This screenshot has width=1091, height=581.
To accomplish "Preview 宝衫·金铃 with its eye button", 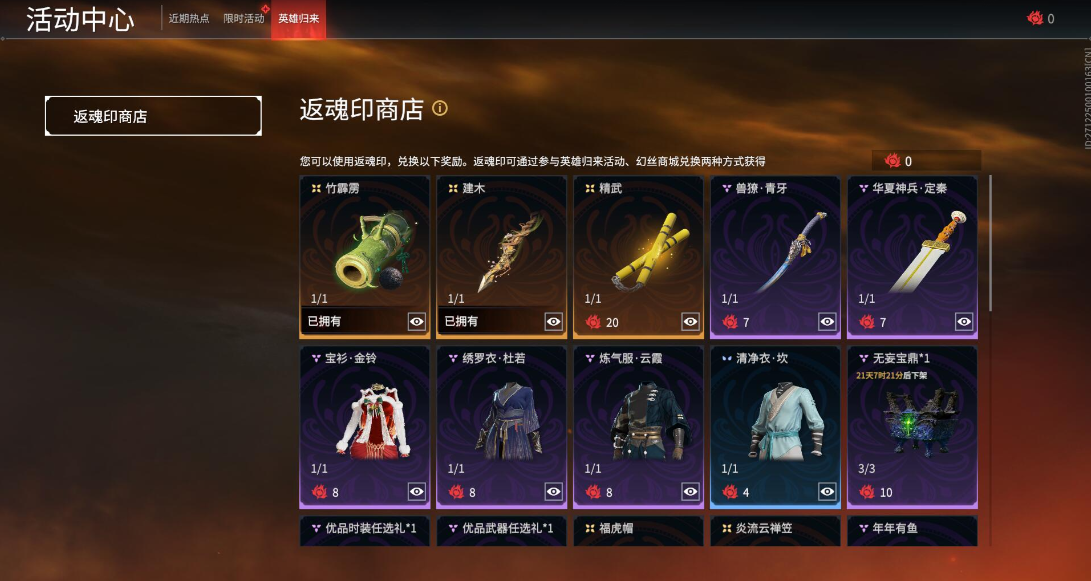I will [x=417, y=491].
